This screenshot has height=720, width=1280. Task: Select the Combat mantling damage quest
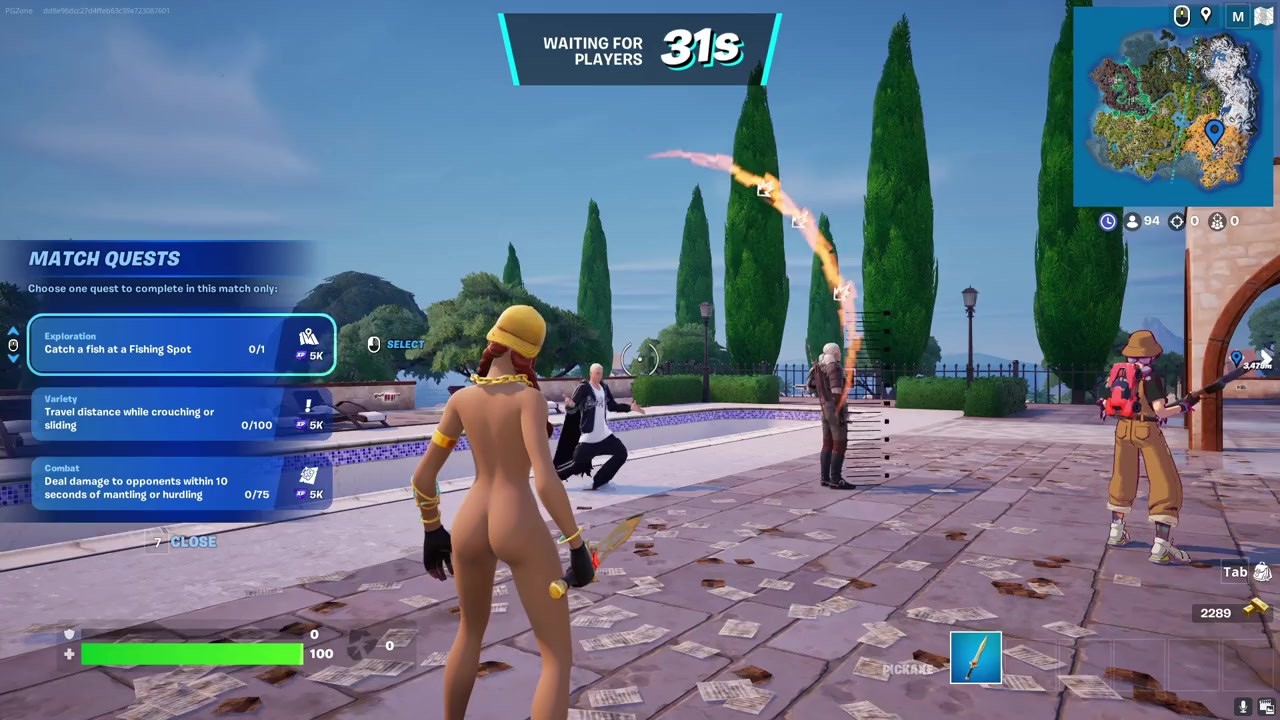(180, 481)
